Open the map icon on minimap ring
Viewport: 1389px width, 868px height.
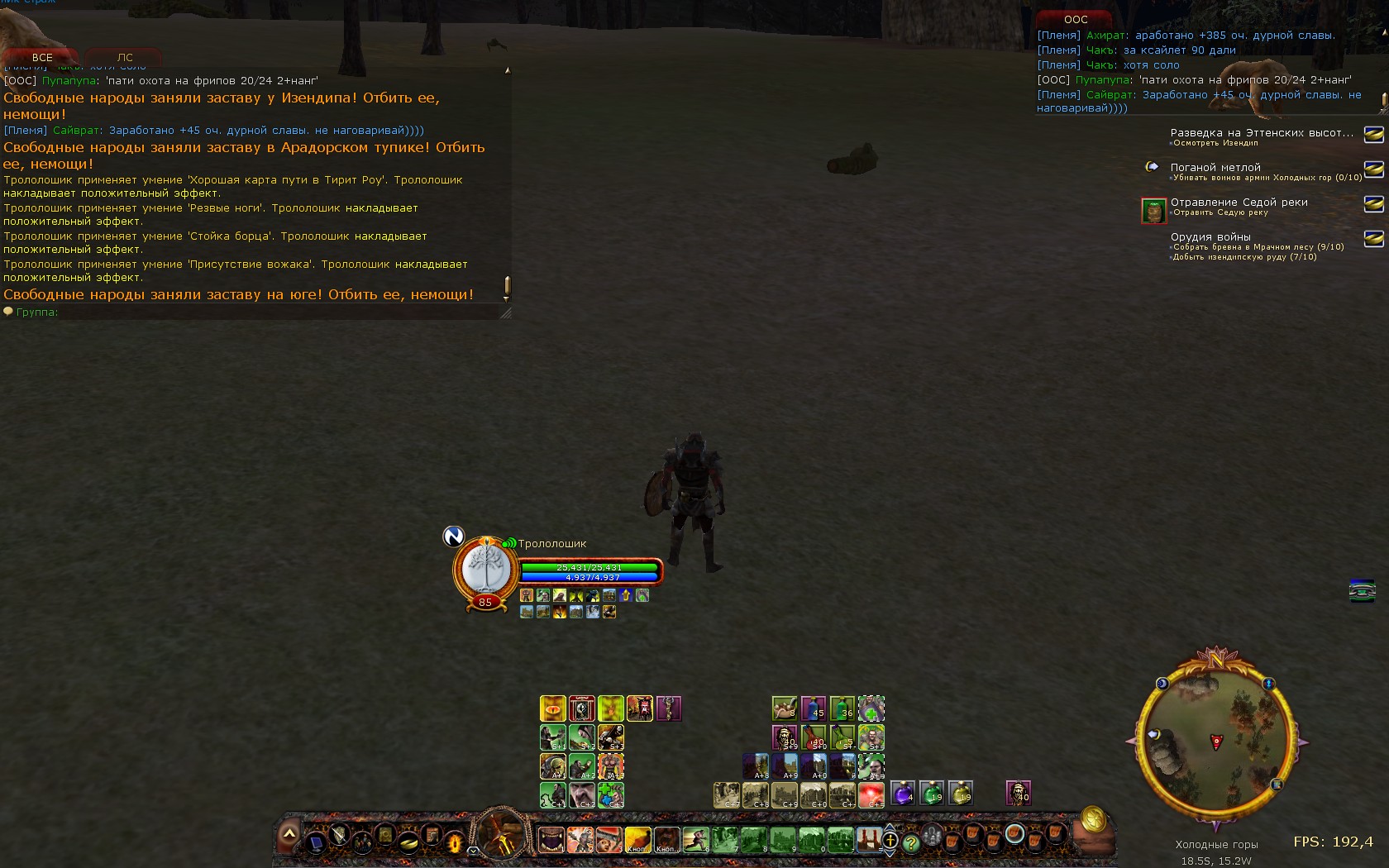tap(1277, 784)
